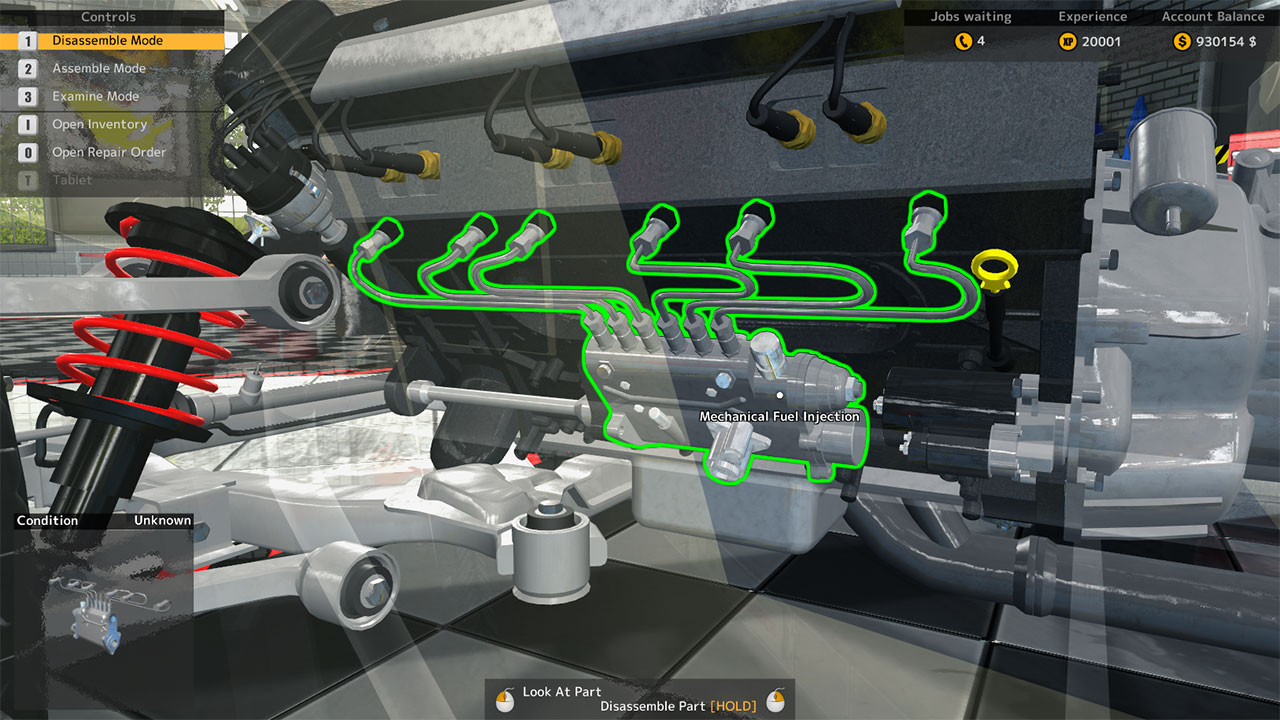Click the XP coin icon under Experience
Screen dimensions: 1280x720
[x=1067, y=41]
